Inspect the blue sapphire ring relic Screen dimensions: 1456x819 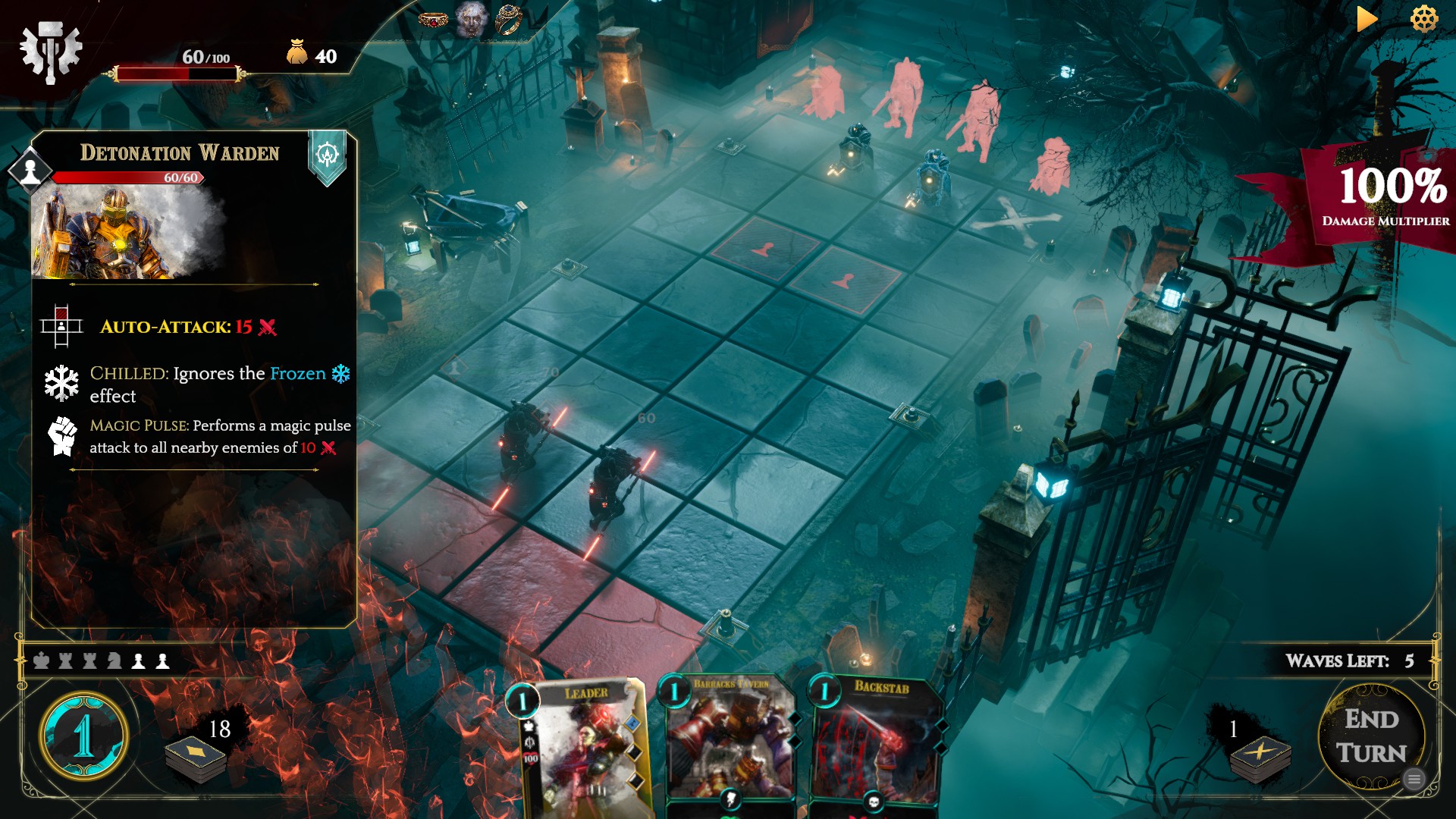(x=508, y=20)
